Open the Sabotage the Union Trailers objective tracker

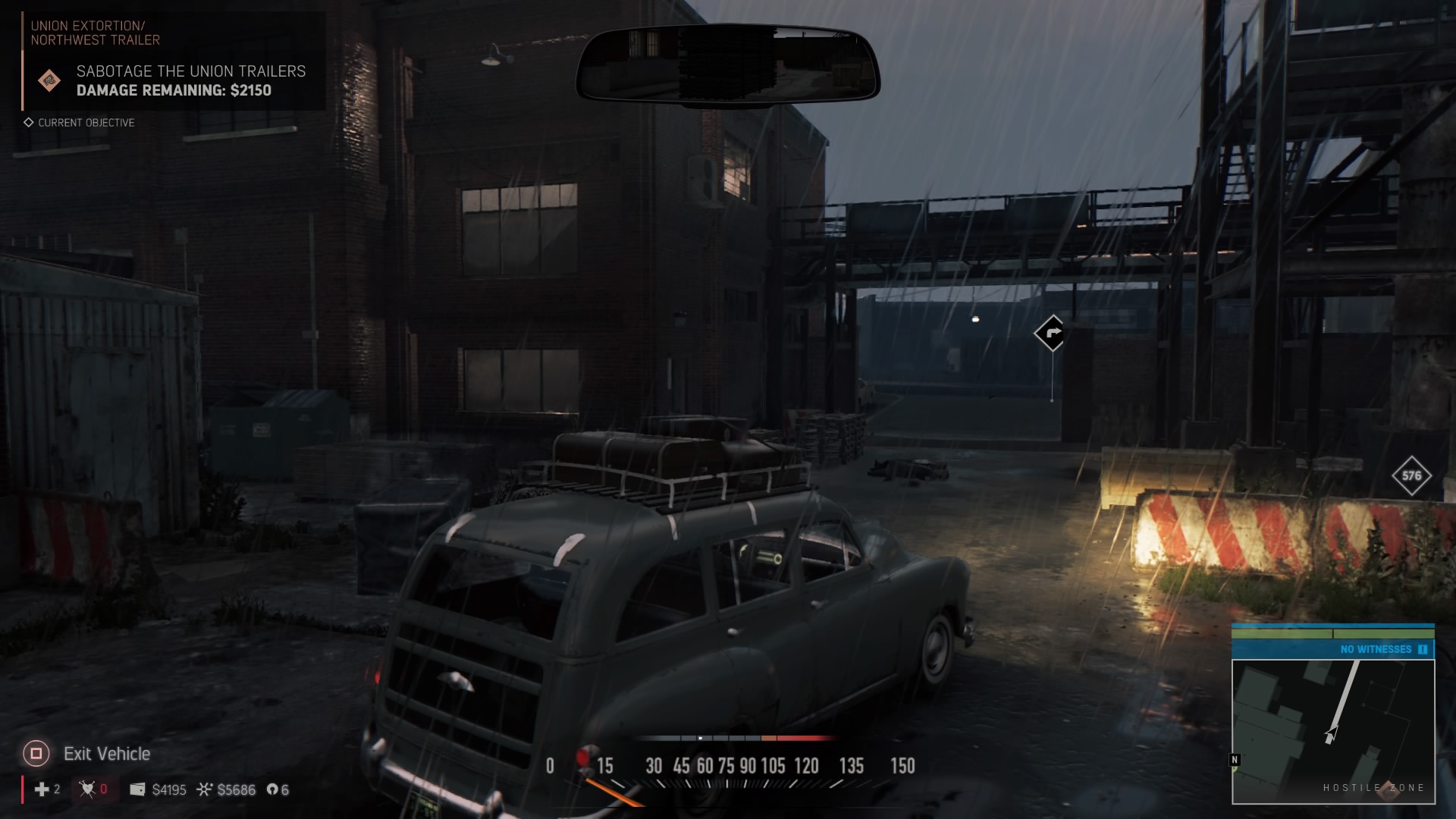(190, 80)
